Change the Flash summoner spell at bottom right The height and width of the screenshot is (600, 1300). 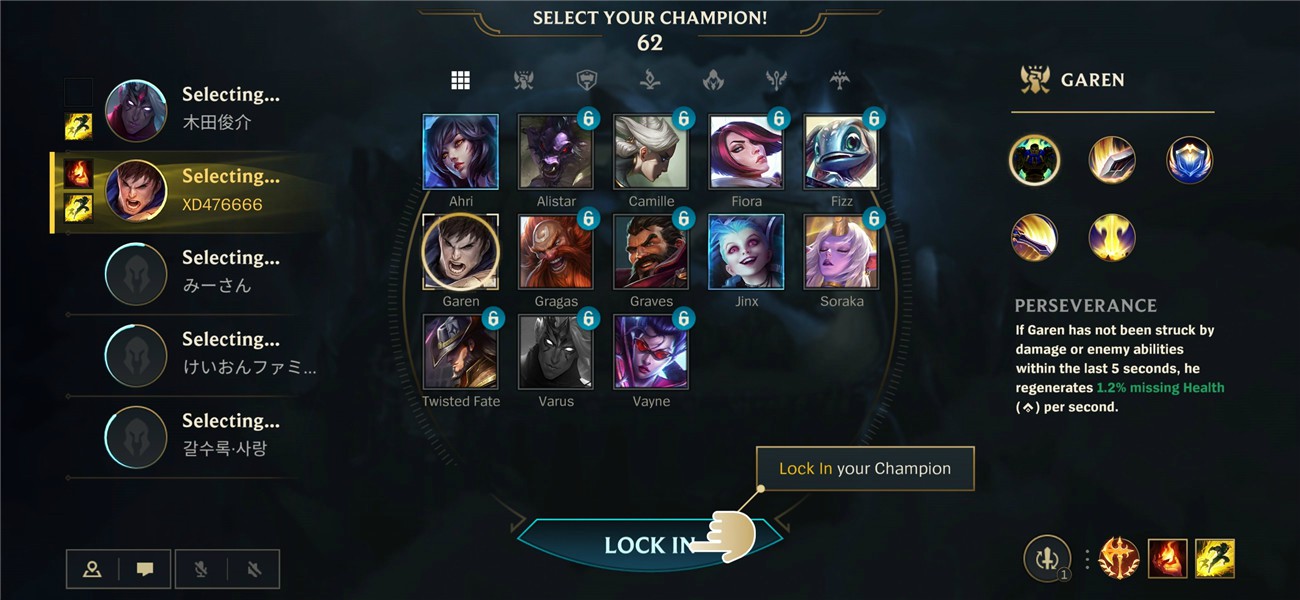pos(1215,559)
